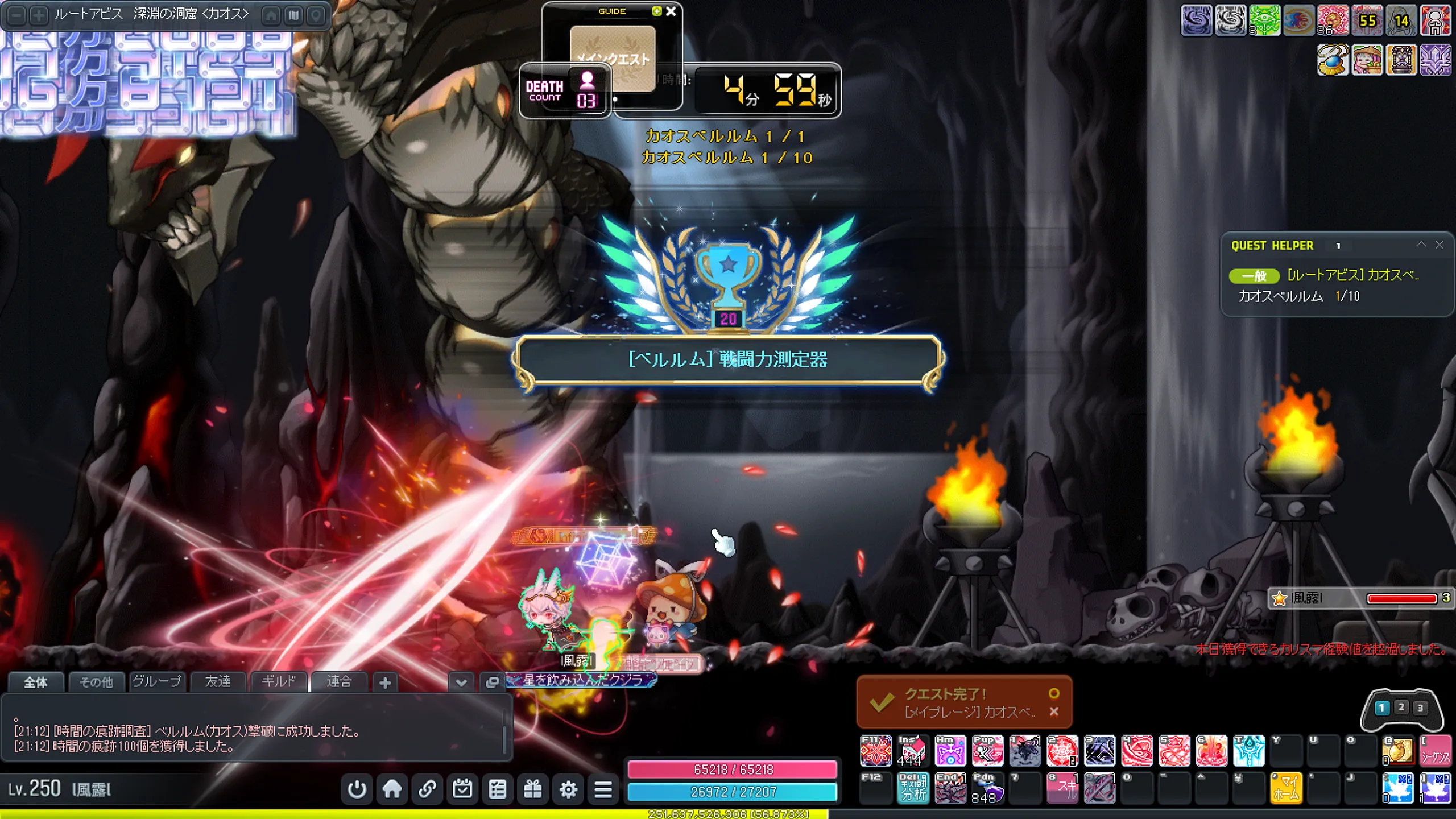Dismiss the クエスト完了 notification
The image size is (1456, 819).
coord(1054,712)
